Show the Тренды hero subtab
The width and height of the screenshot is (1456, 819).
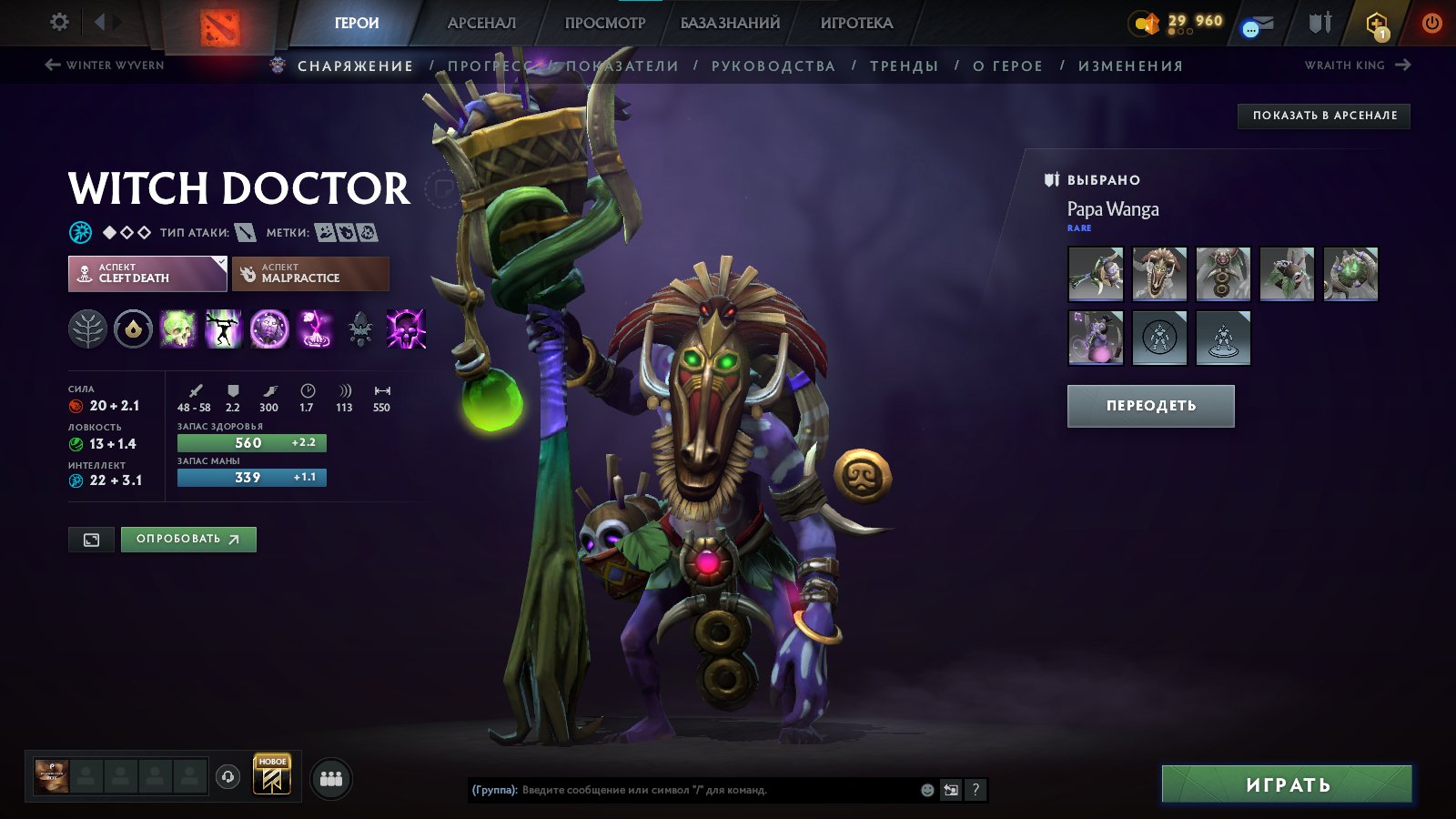pos(904,66)
